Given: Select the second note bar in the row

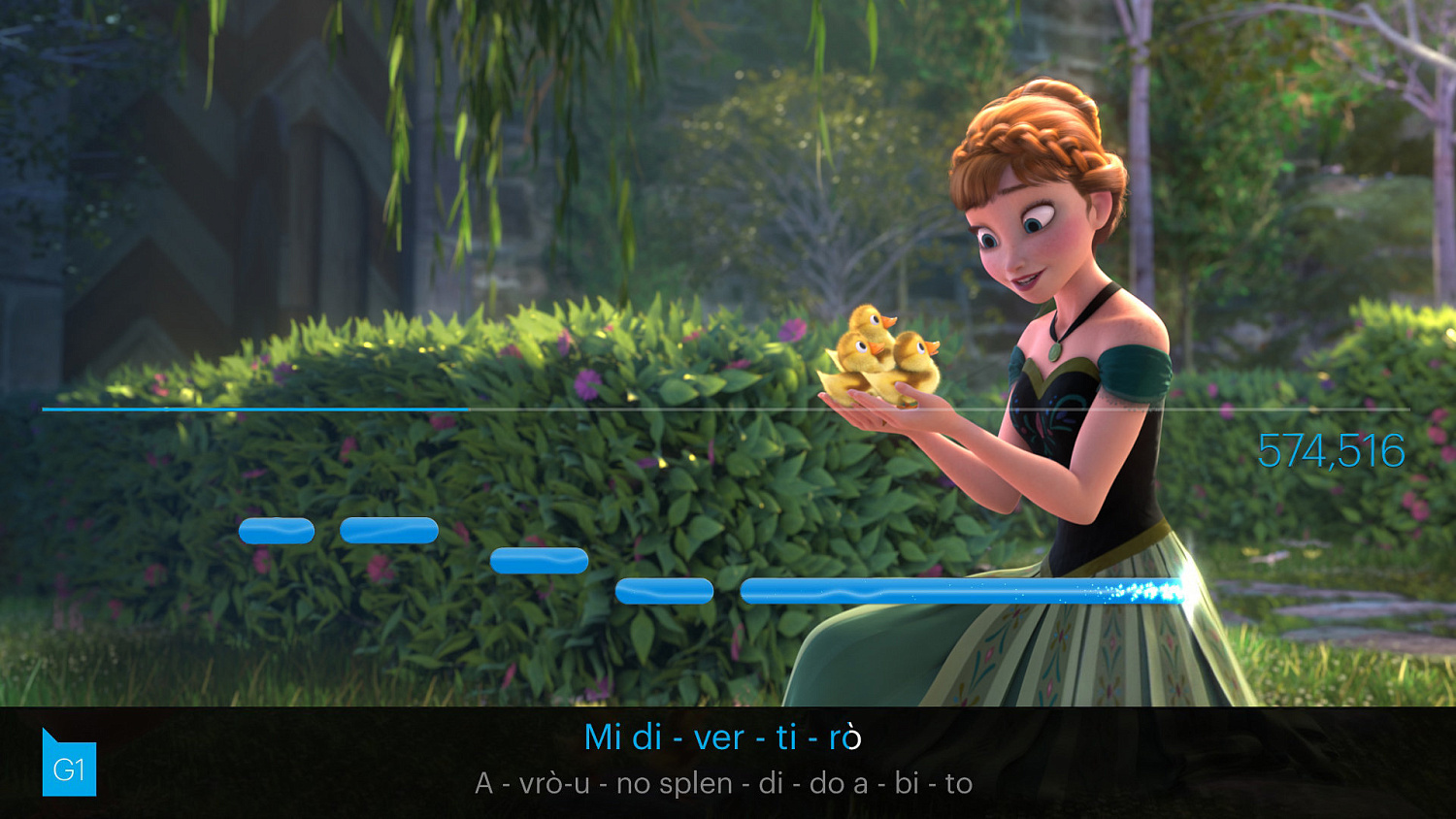Looking at the screenshot, I should click(389, 530).
